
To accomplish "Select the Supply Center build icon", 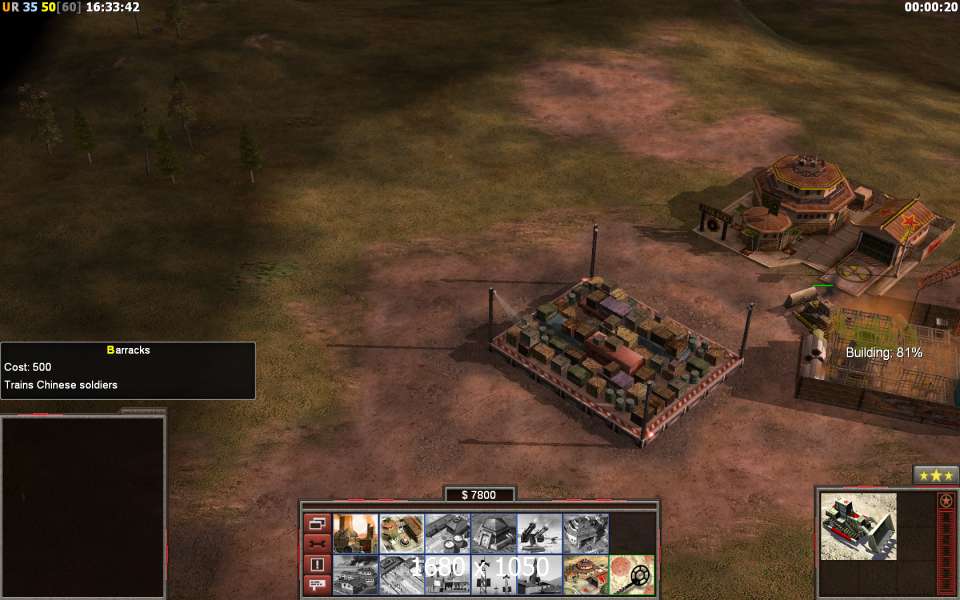I will [x=447, y=533].
